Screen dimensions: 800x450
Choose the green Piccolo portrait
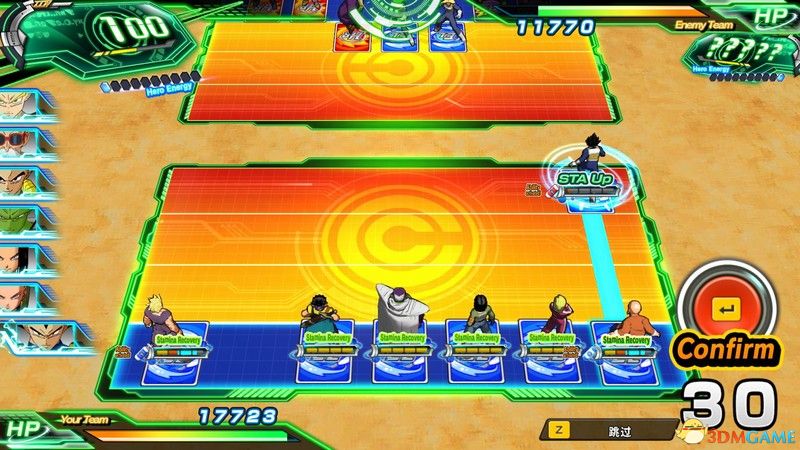(x=20, y=219)
